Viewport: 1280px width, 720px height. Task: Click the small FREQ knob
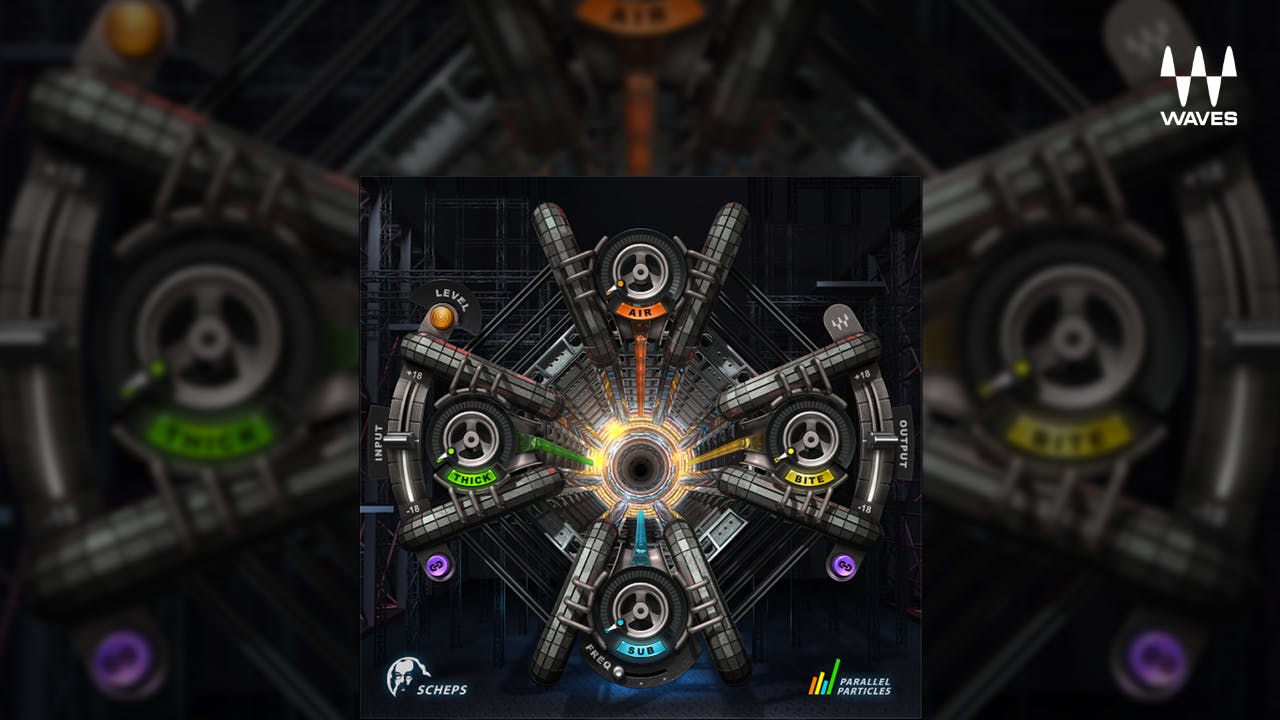(x=618, y=672)
